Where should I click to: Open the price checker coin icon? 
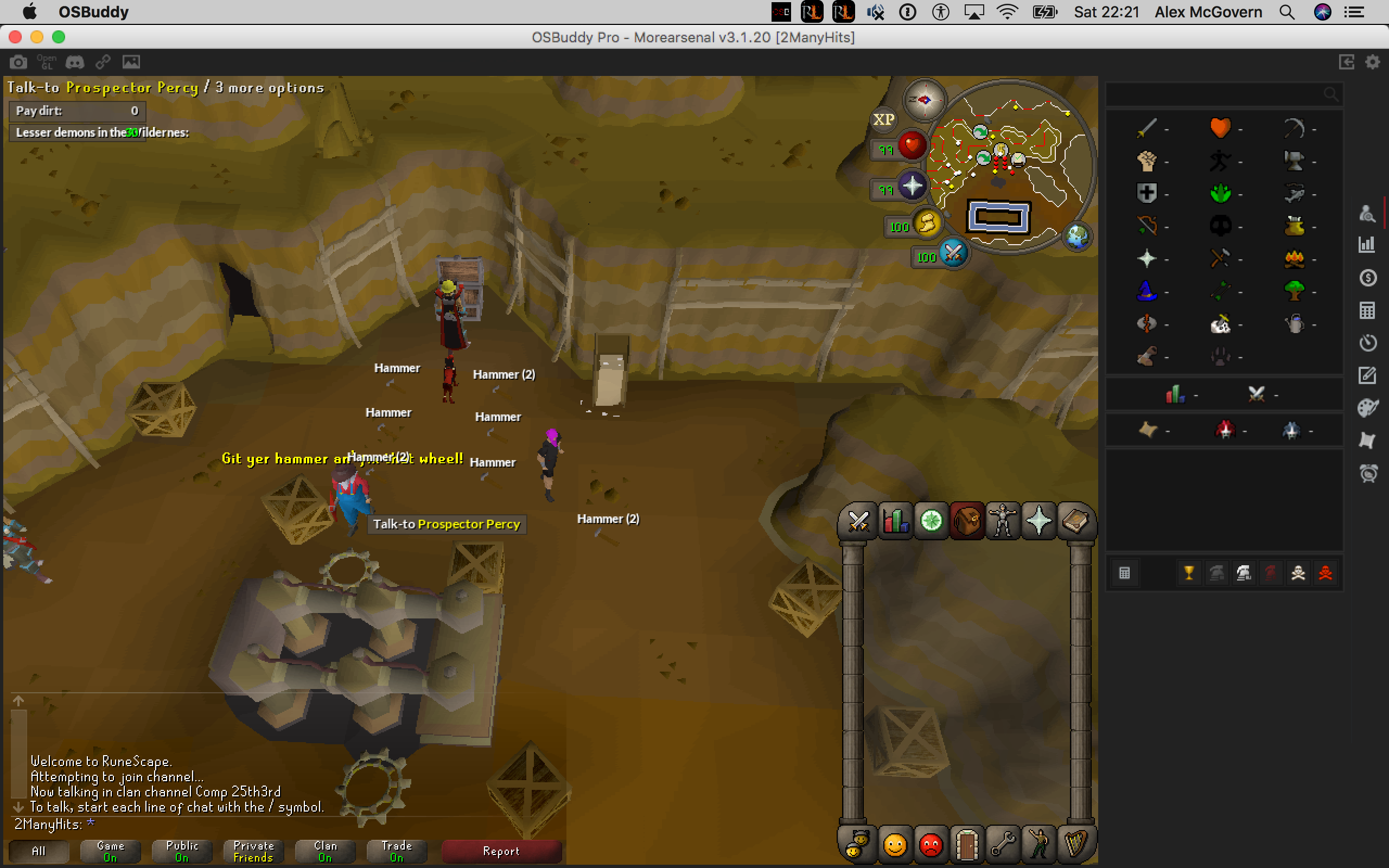click(1368, 278)
